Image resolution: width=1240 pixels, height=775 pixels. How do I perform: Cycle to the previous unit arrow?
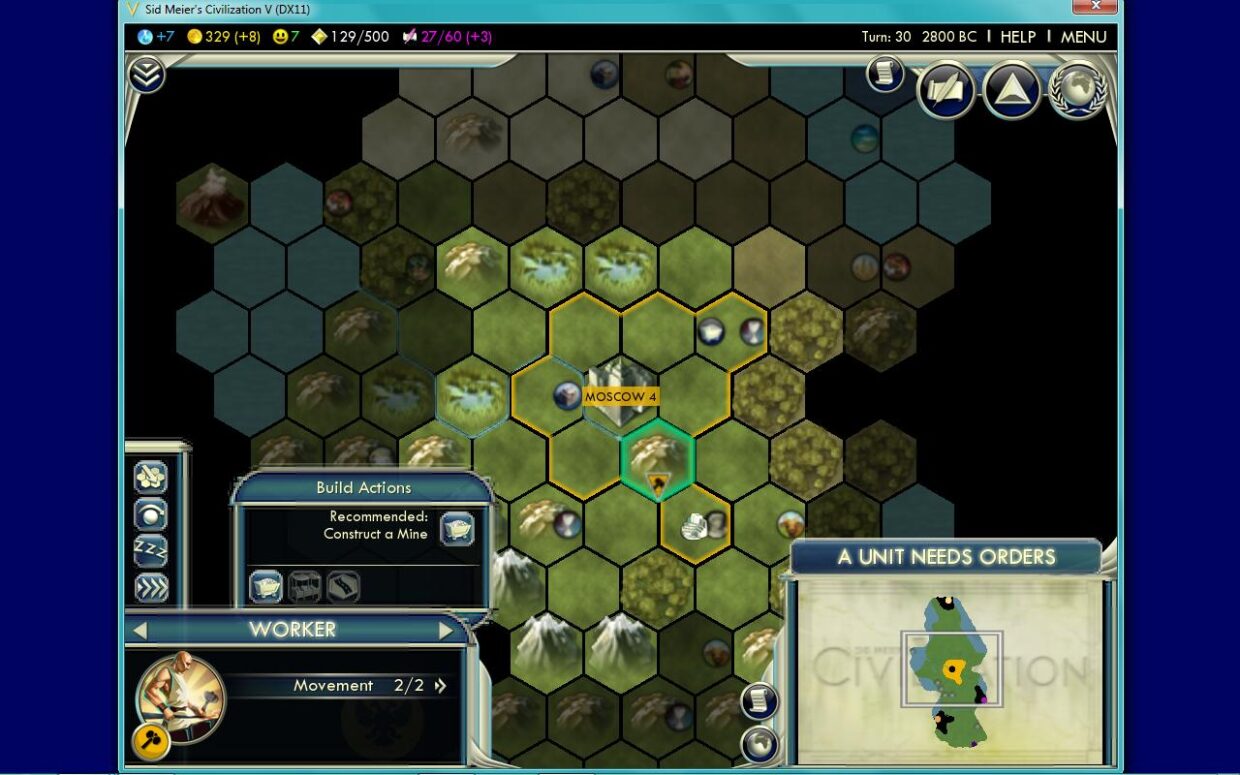[x=140, y=630]
